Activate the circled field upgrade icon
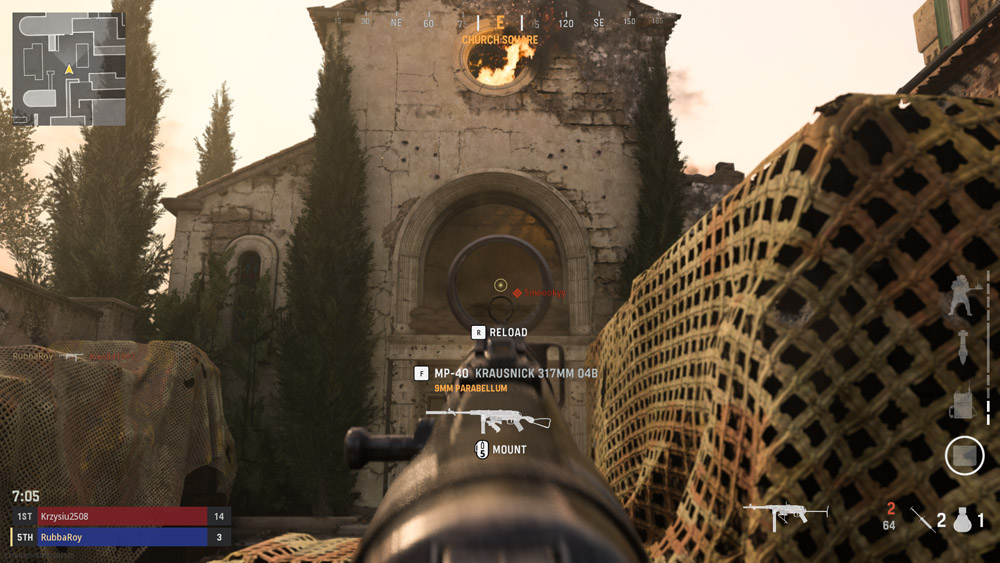This screenshot has width=1000, height=563. 965,456
